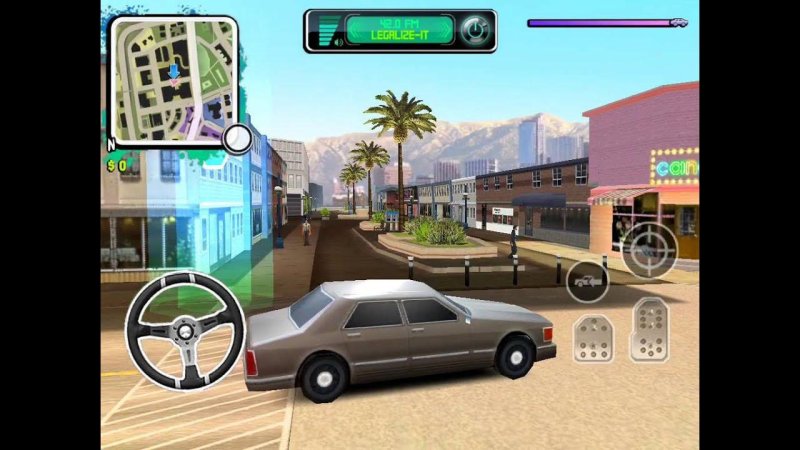Screen dimensions: 800x450
Task: Open the city minimap
Action: pyautogui.click(x=172, y=81)
